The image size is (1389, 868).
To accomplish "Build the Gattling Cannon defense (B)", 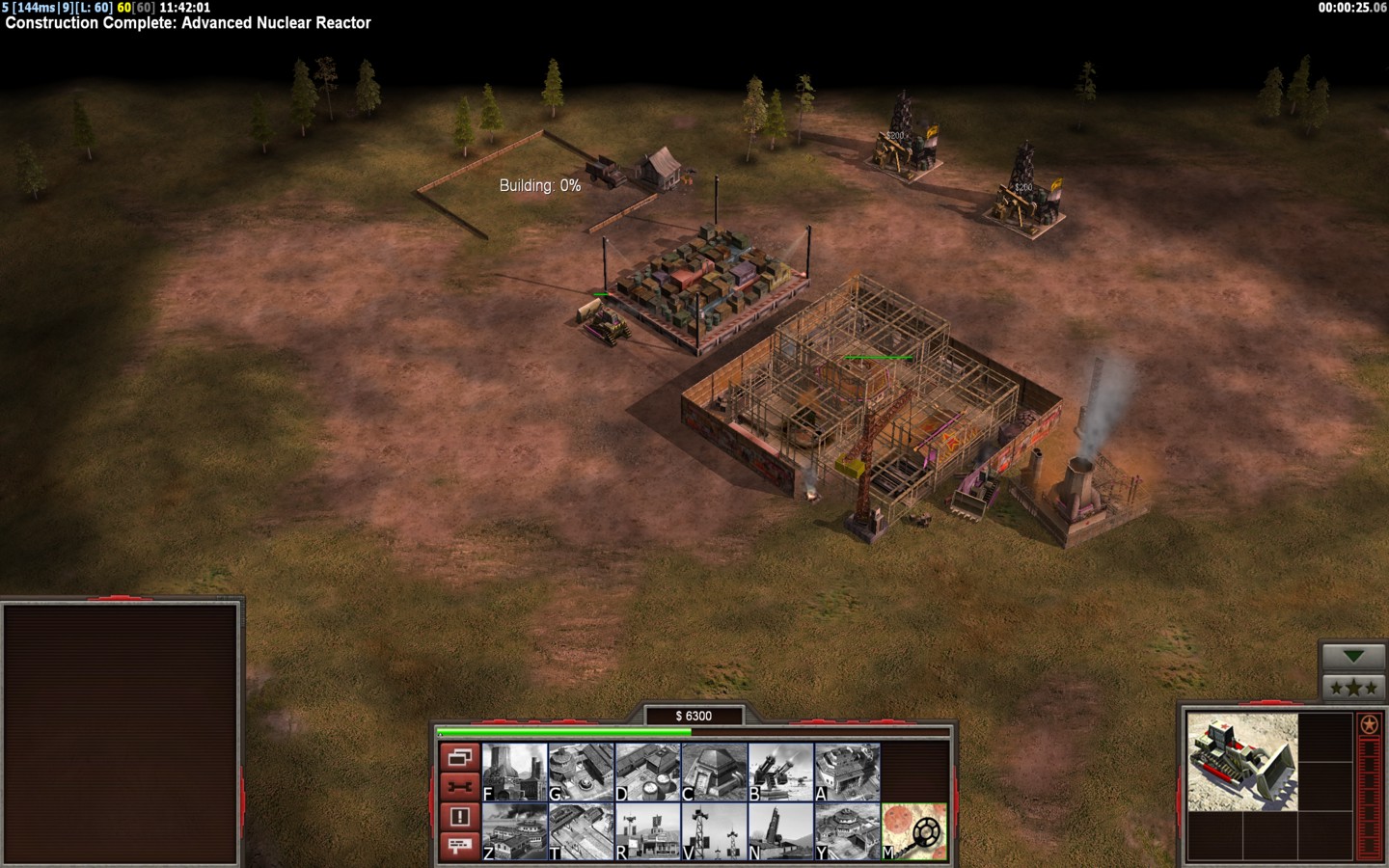I will [x=781, y=772].
